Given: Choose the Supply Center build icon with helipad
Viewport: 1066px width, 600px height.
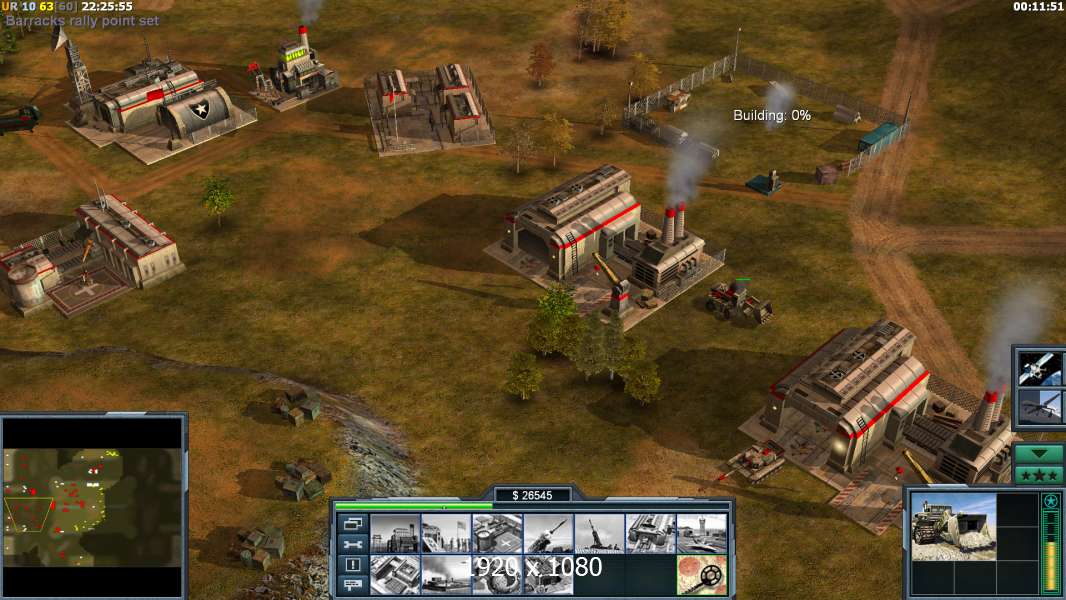Looking at the screenshot, I should click(x=497, y=533).
